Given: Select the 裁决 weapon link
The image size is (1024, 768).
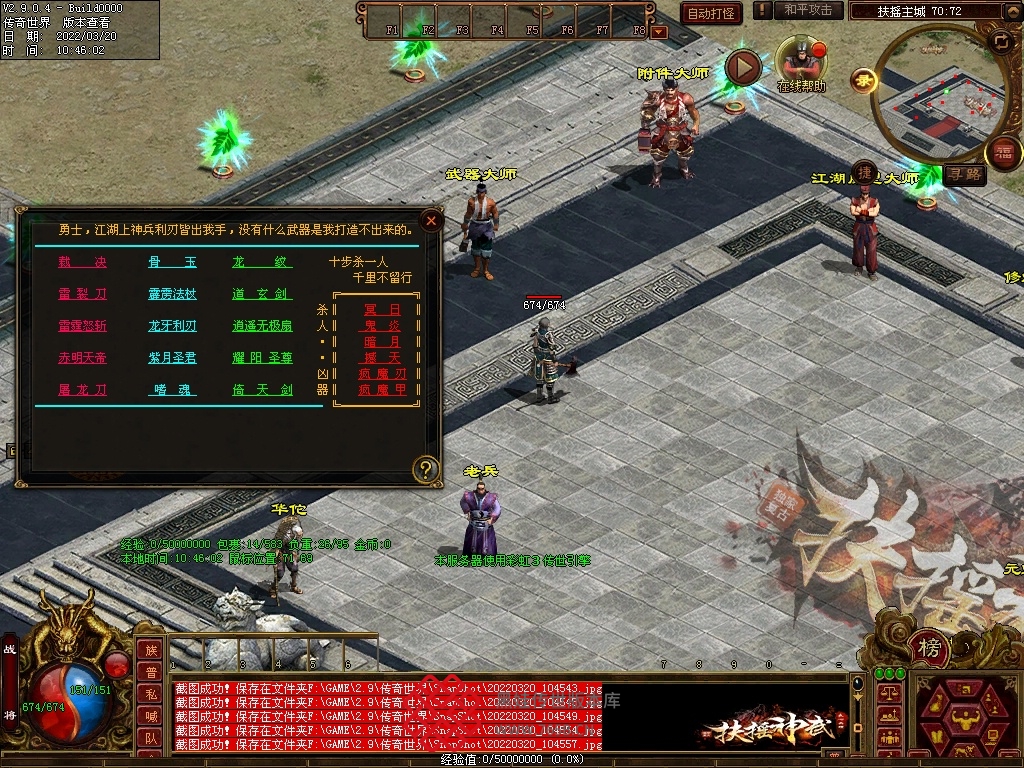Looking at the screenshot, I should [82, 263].
